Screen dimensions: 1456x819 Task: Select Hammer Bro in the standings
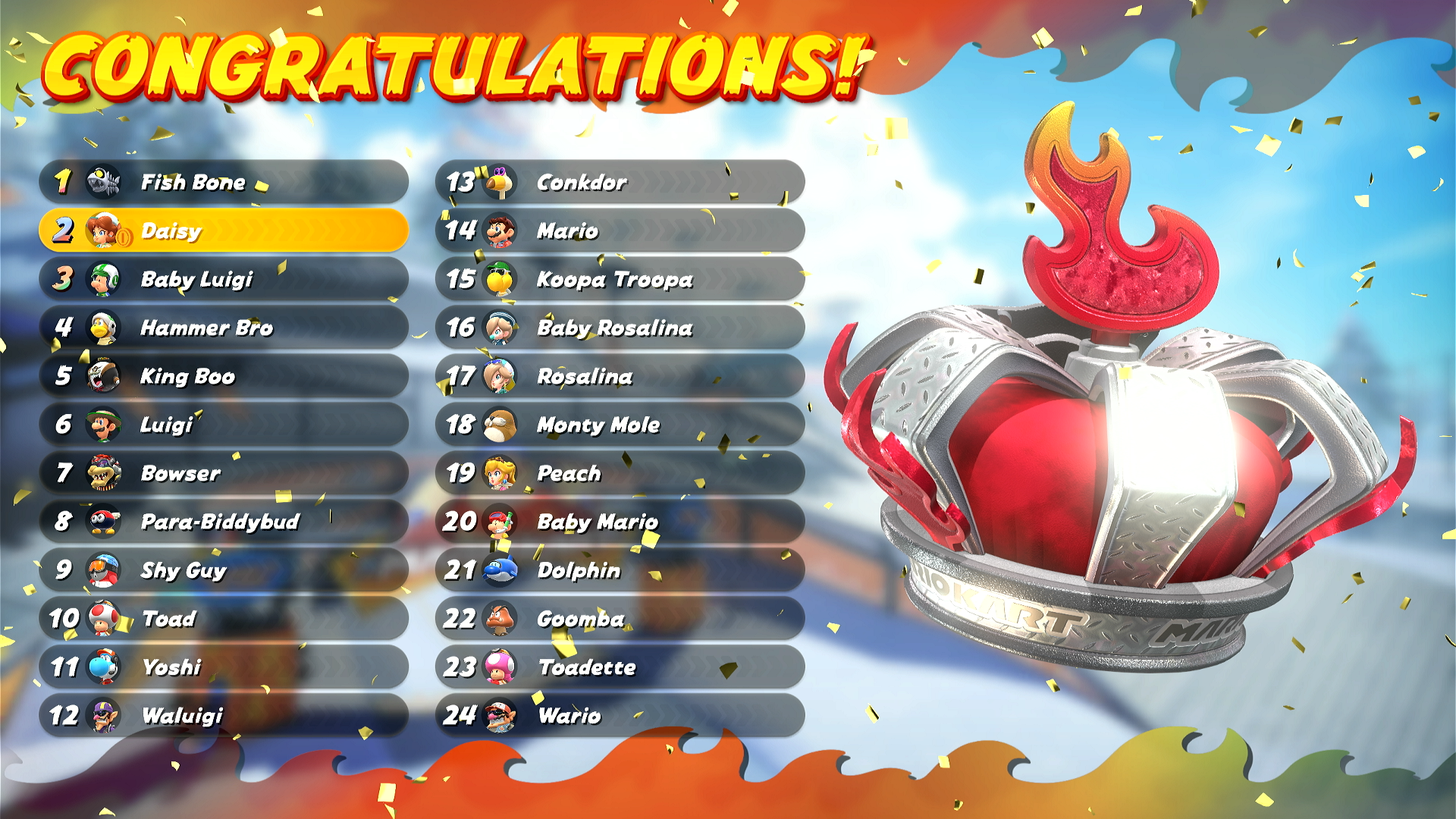tap(224, 328)
